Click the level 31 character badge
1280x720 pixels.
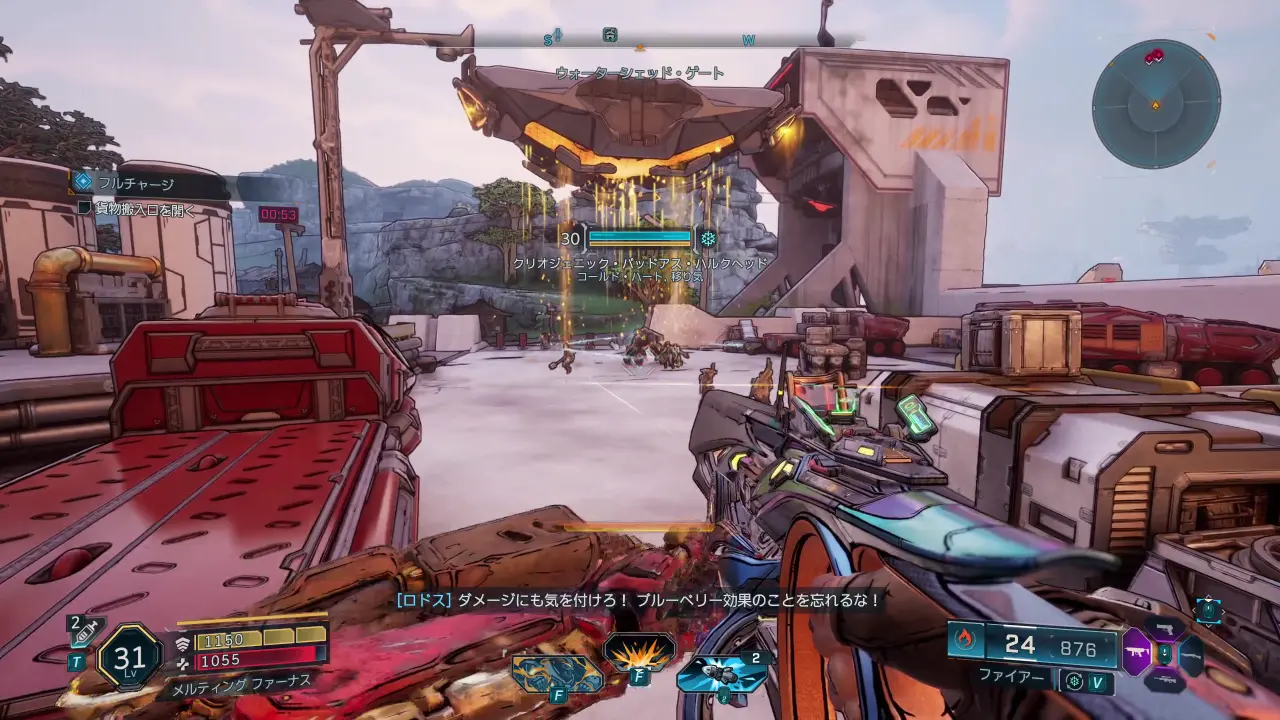click(x=130, y=656)
